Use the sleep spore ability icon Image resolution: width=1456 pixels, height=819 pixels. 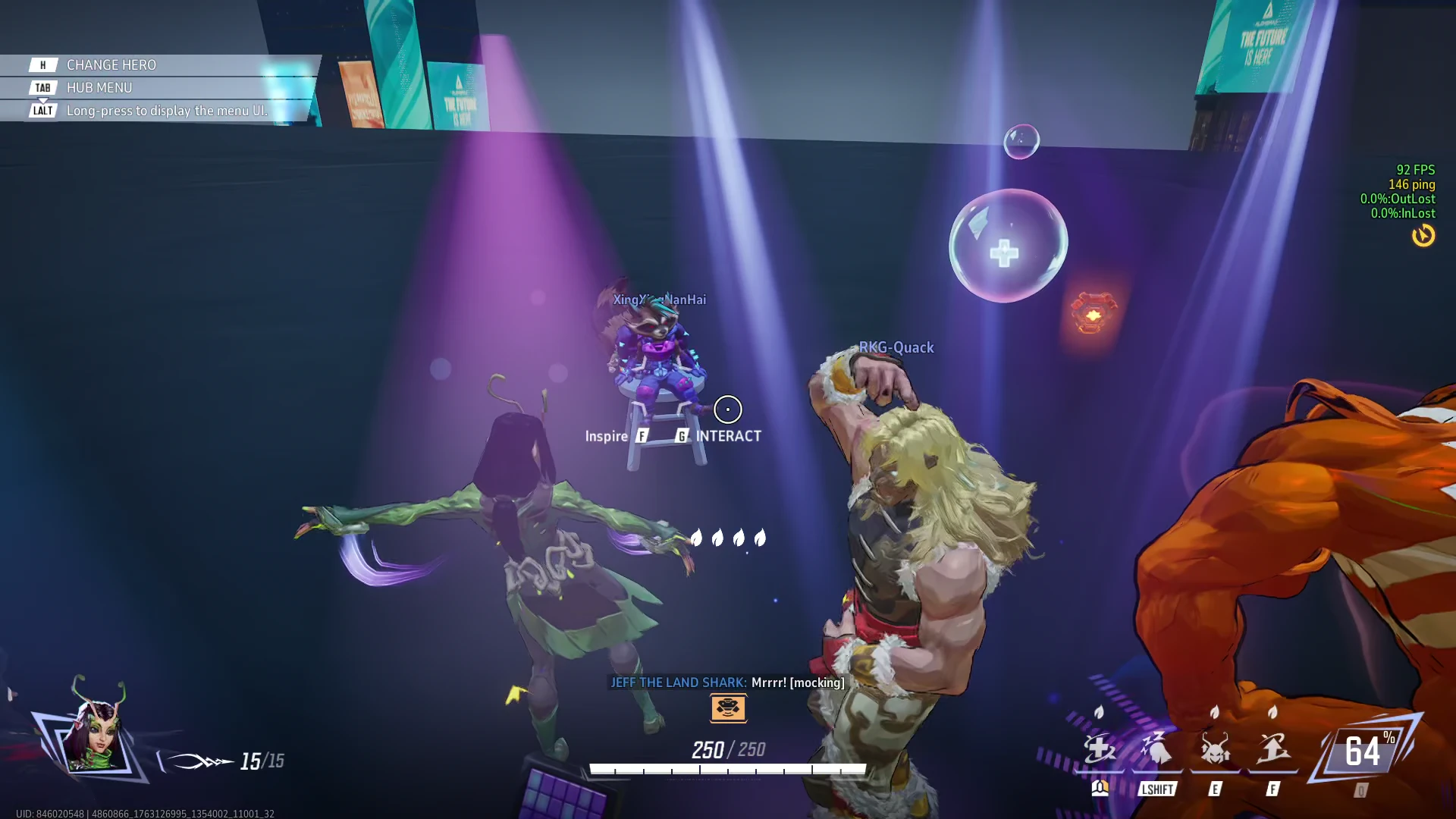(1156, 750)
